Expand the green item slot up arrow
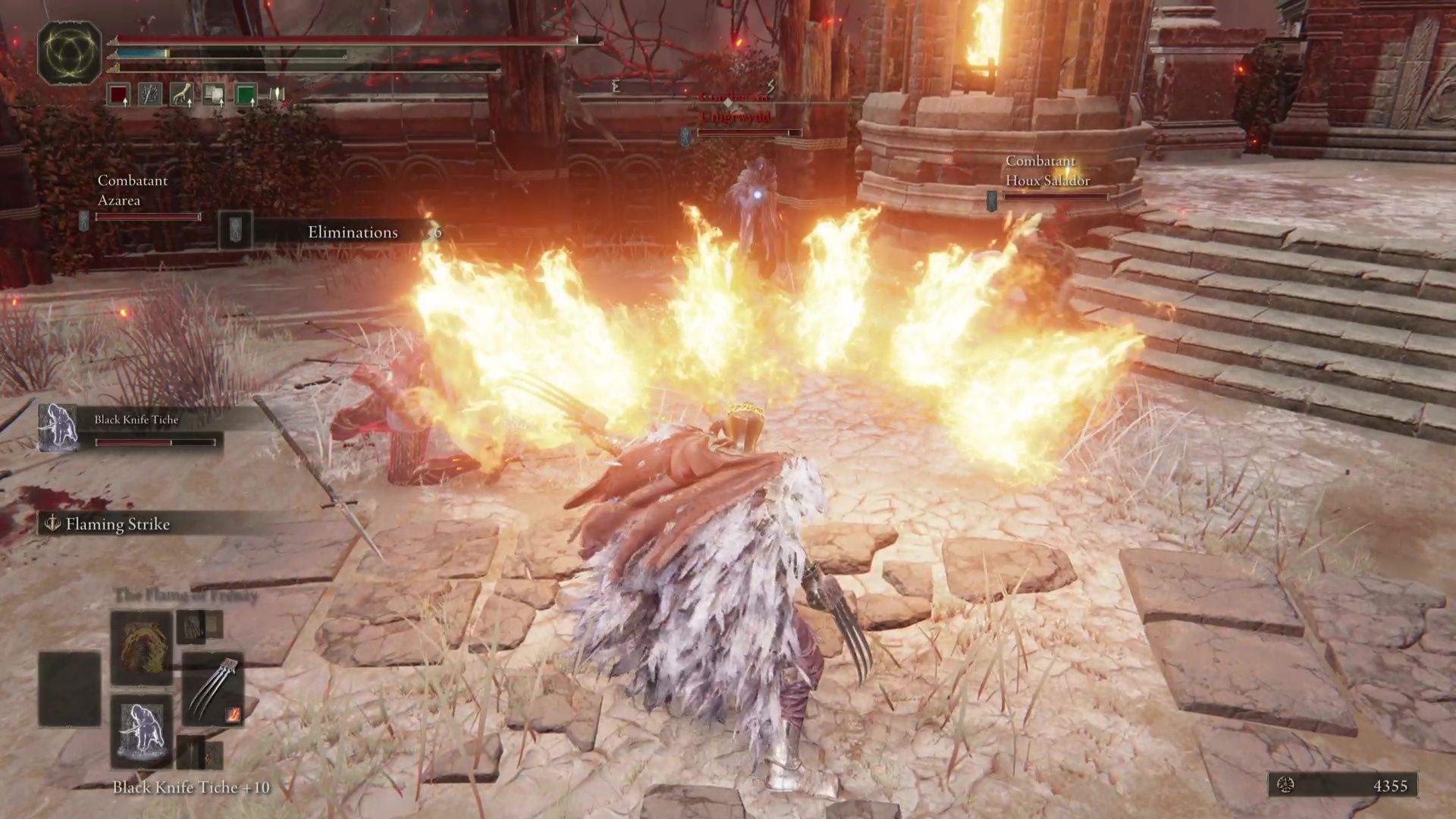 (x=252, y=104)
